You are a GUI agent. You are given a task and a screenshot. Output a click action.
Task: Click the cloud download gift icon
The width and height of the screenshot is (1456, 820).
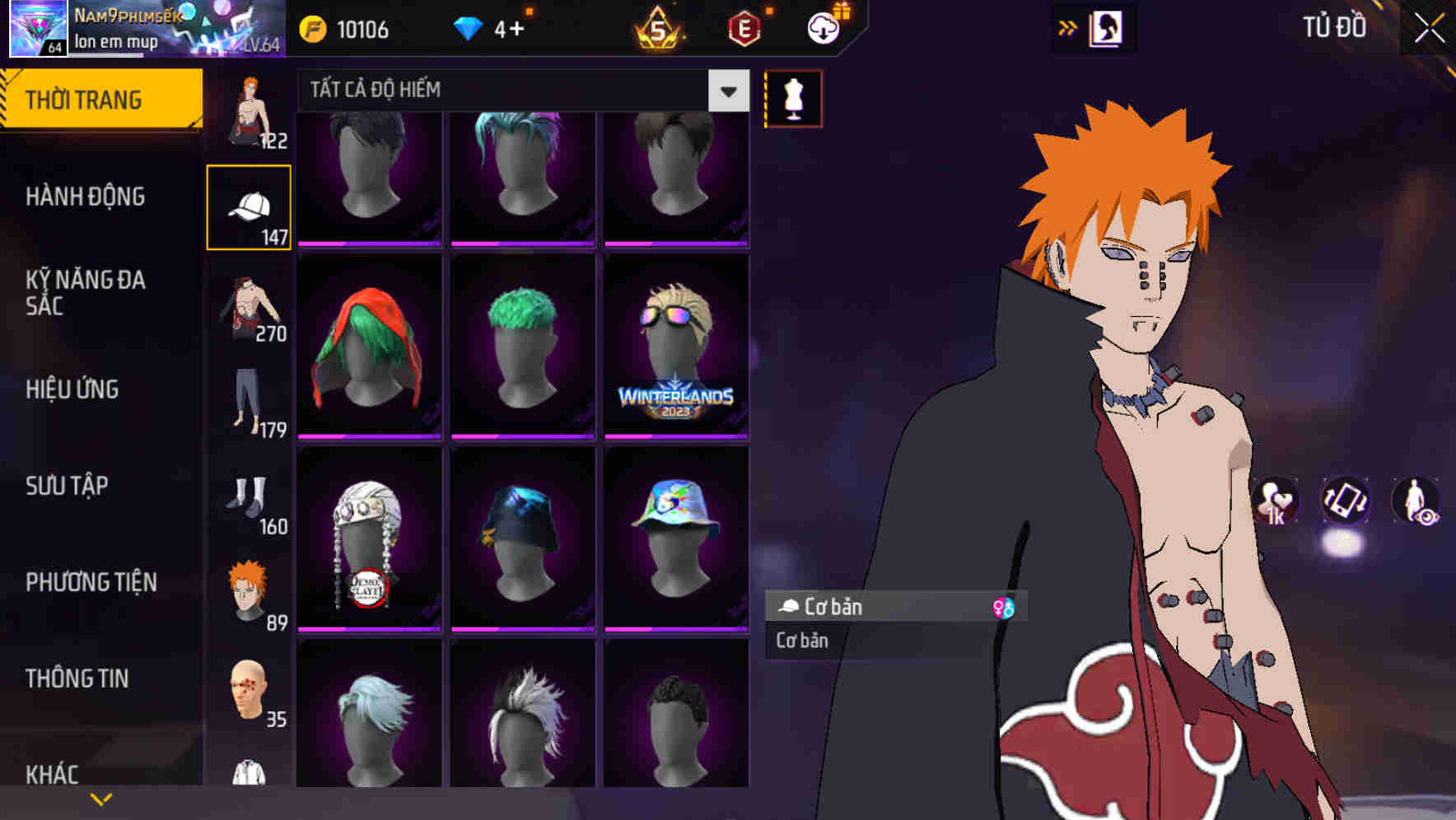point(820,27)
